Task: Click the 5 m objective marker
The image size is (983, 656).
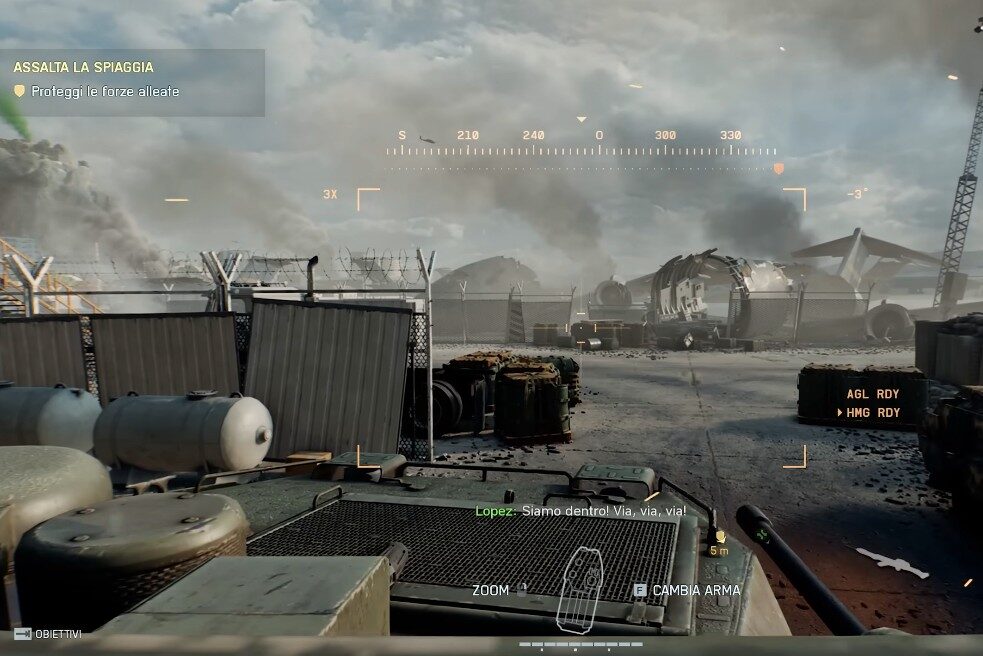Action: pyautogui.click(x=719, y=541)
